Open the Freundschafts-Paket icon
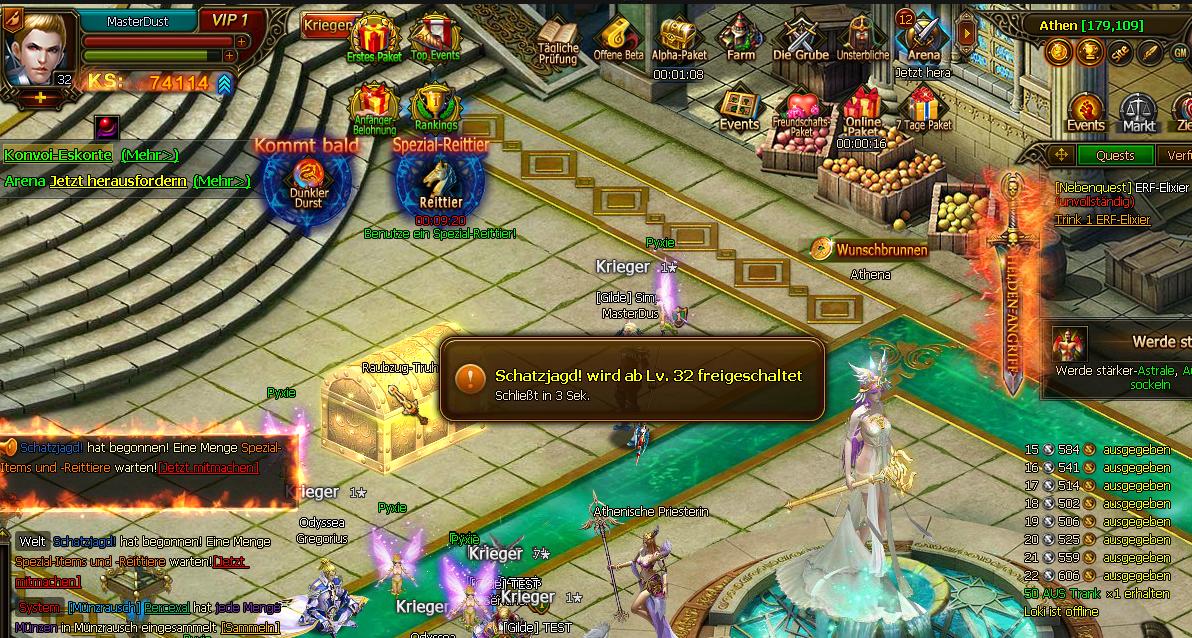The image size is (1192, 638). [x=800, y=110]
